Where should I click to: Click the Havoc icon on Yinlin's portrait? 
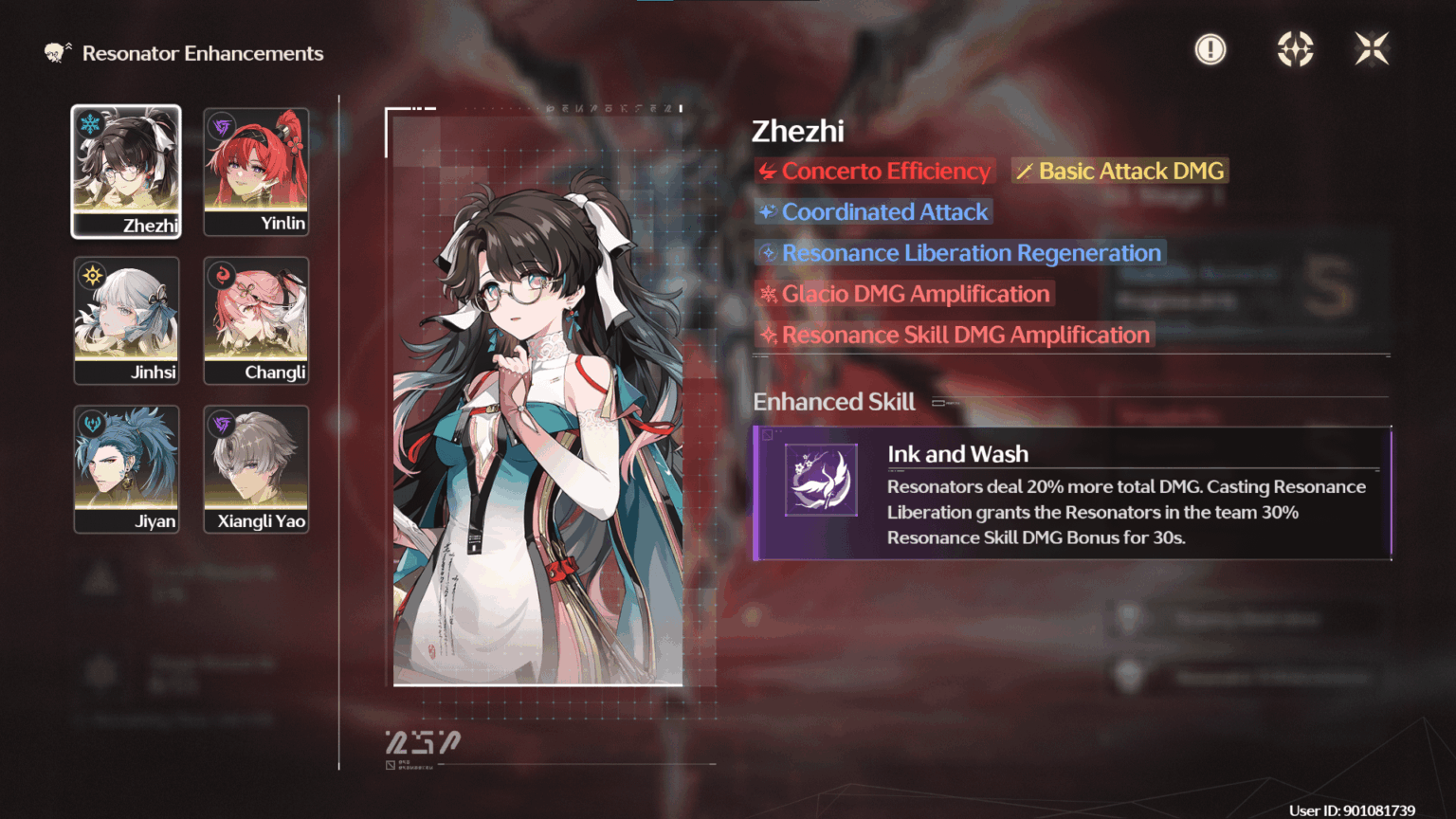point(219,124)
